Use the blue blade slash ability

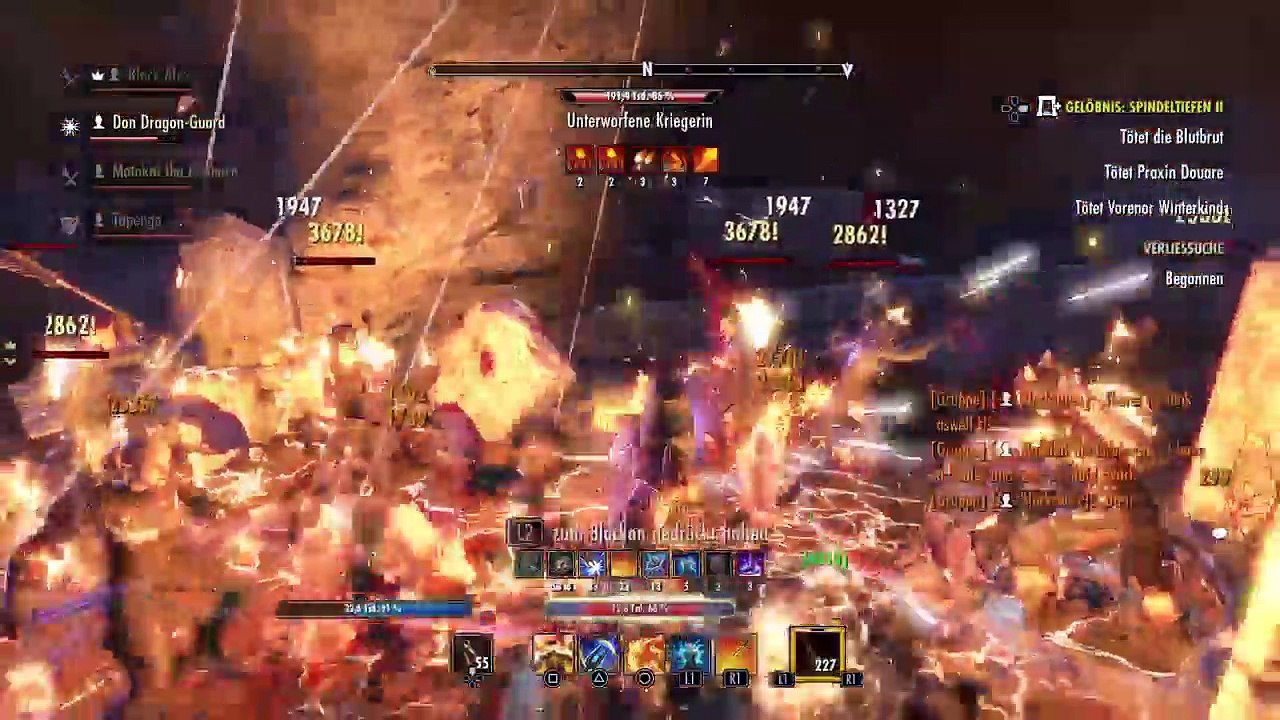pos(598,653)
